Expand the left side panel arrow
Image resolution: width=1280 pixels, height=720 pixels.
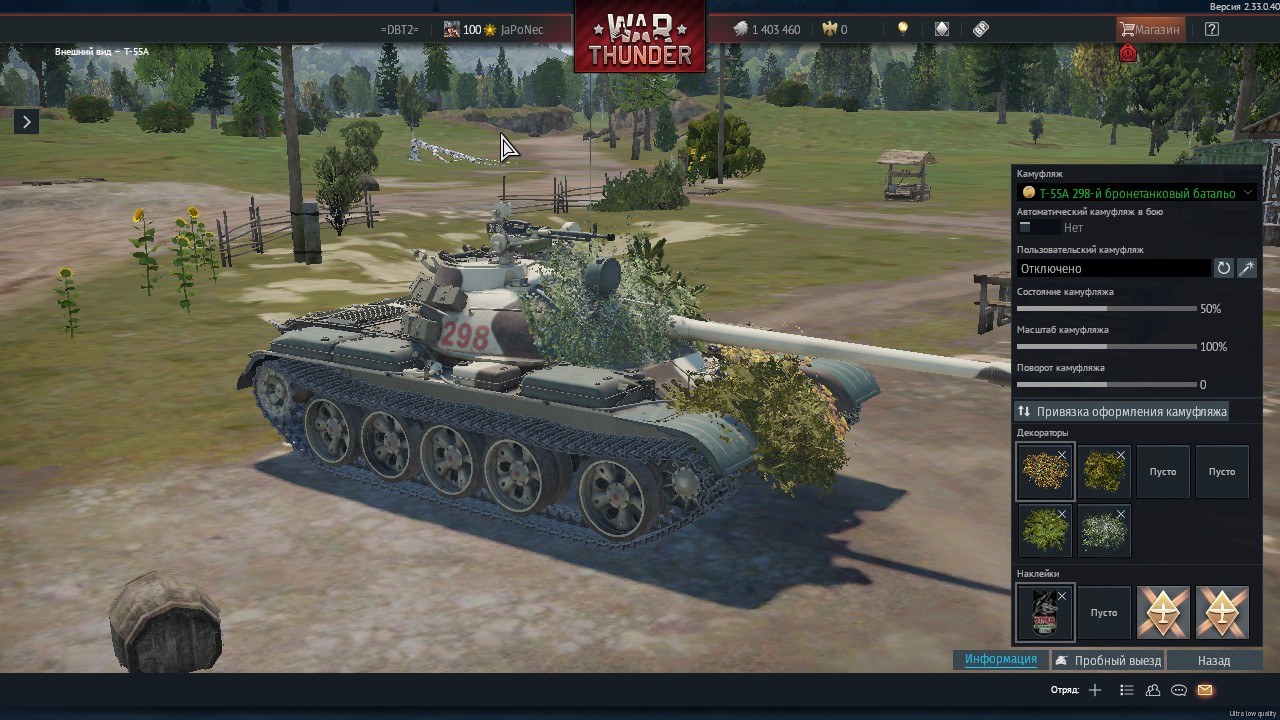point(27,122)
